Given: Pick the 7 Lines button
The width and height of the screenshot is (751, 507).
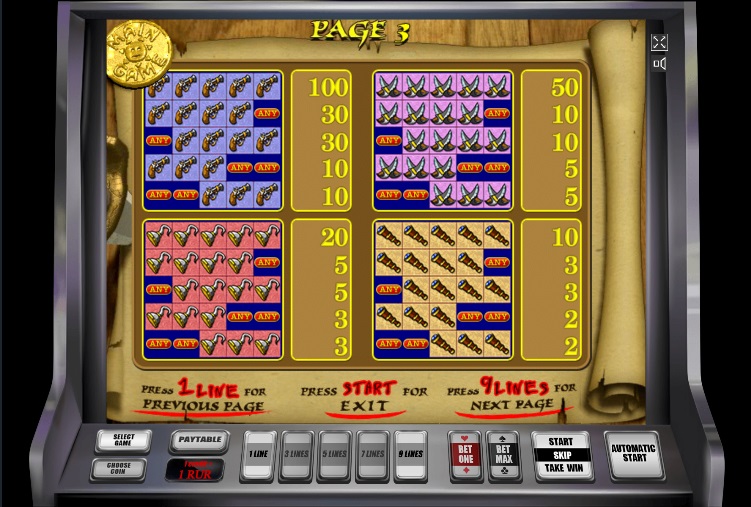Looking at the screenshot, I should 372,453.
